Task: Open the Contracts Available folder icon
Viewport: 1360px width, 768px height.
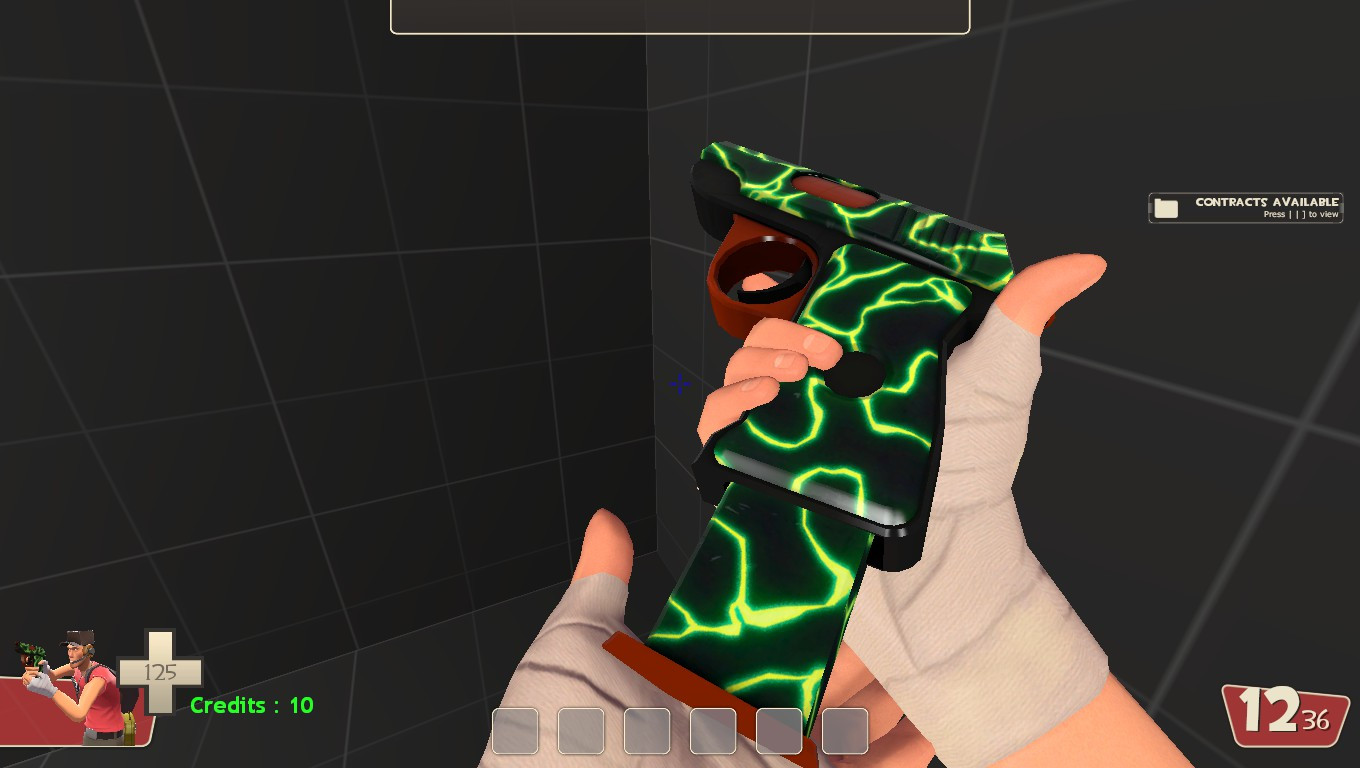Action: (x=1165, y=208)
